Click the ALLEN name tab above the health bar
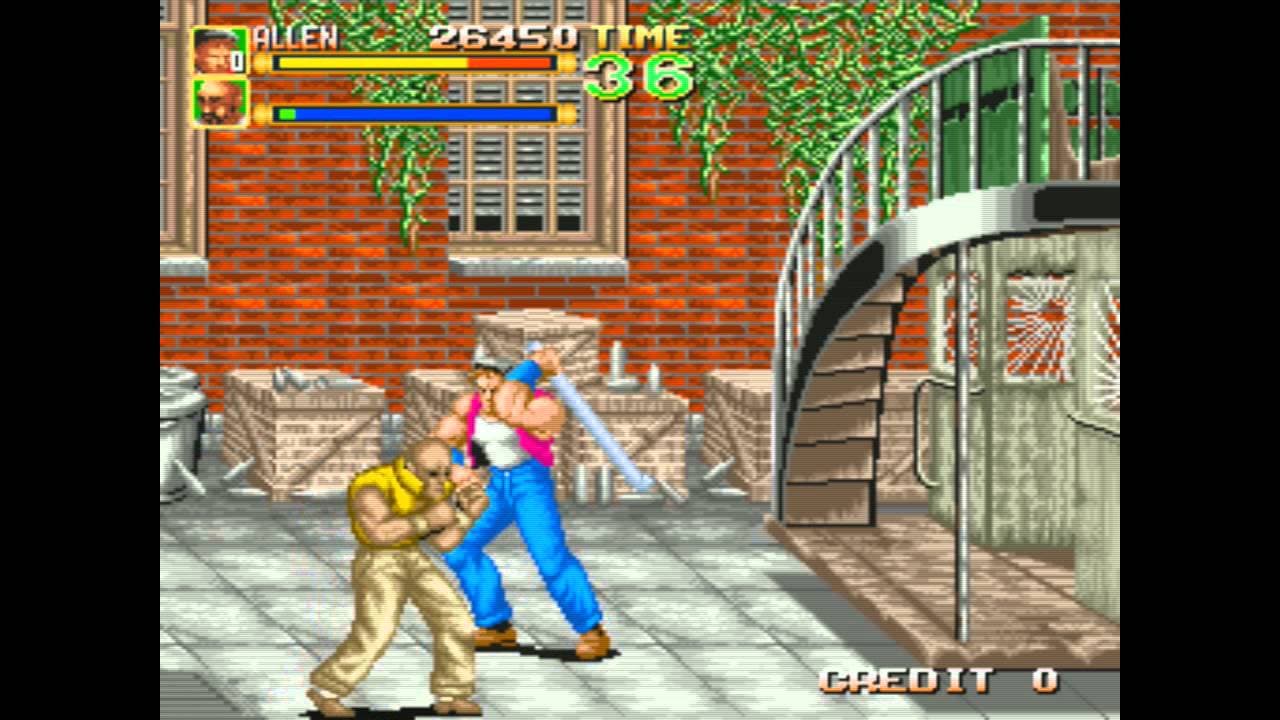The width and height of the screenshot is (1280, 720). click(x=295, y=37)
